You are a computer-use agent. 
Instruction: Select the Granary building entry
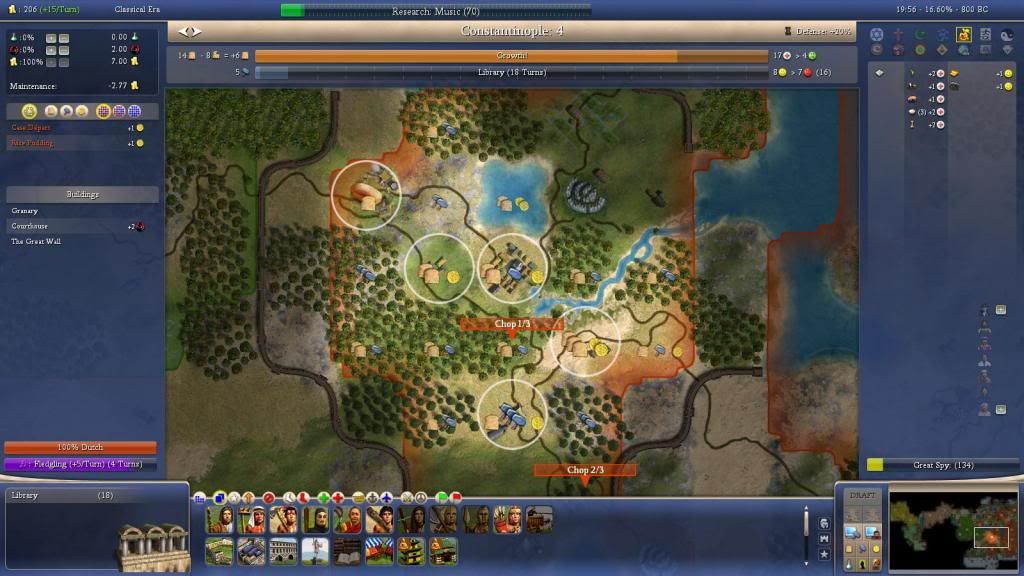pos(25,211)
